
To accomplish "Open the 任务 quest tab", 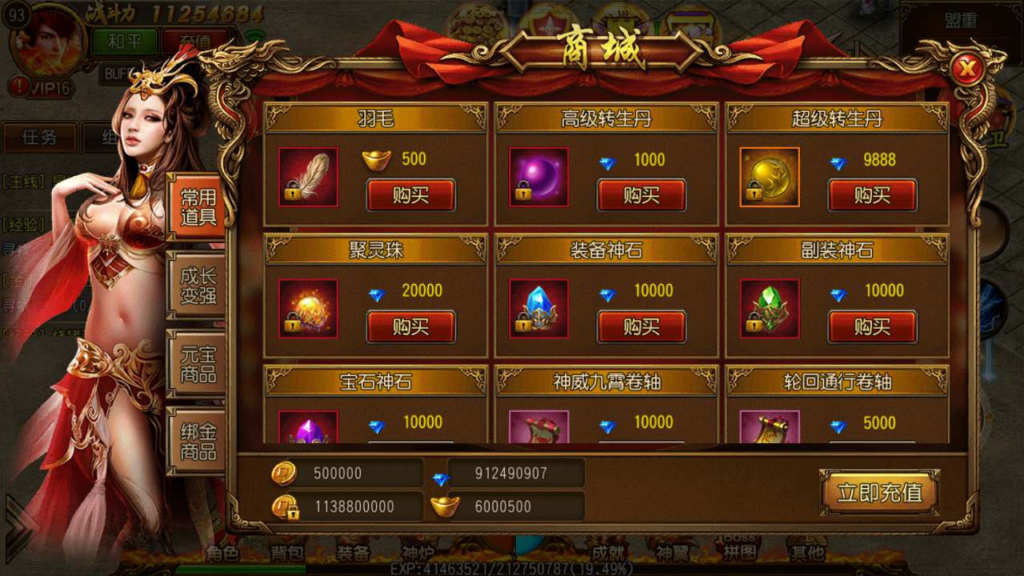I will point(40,137).
